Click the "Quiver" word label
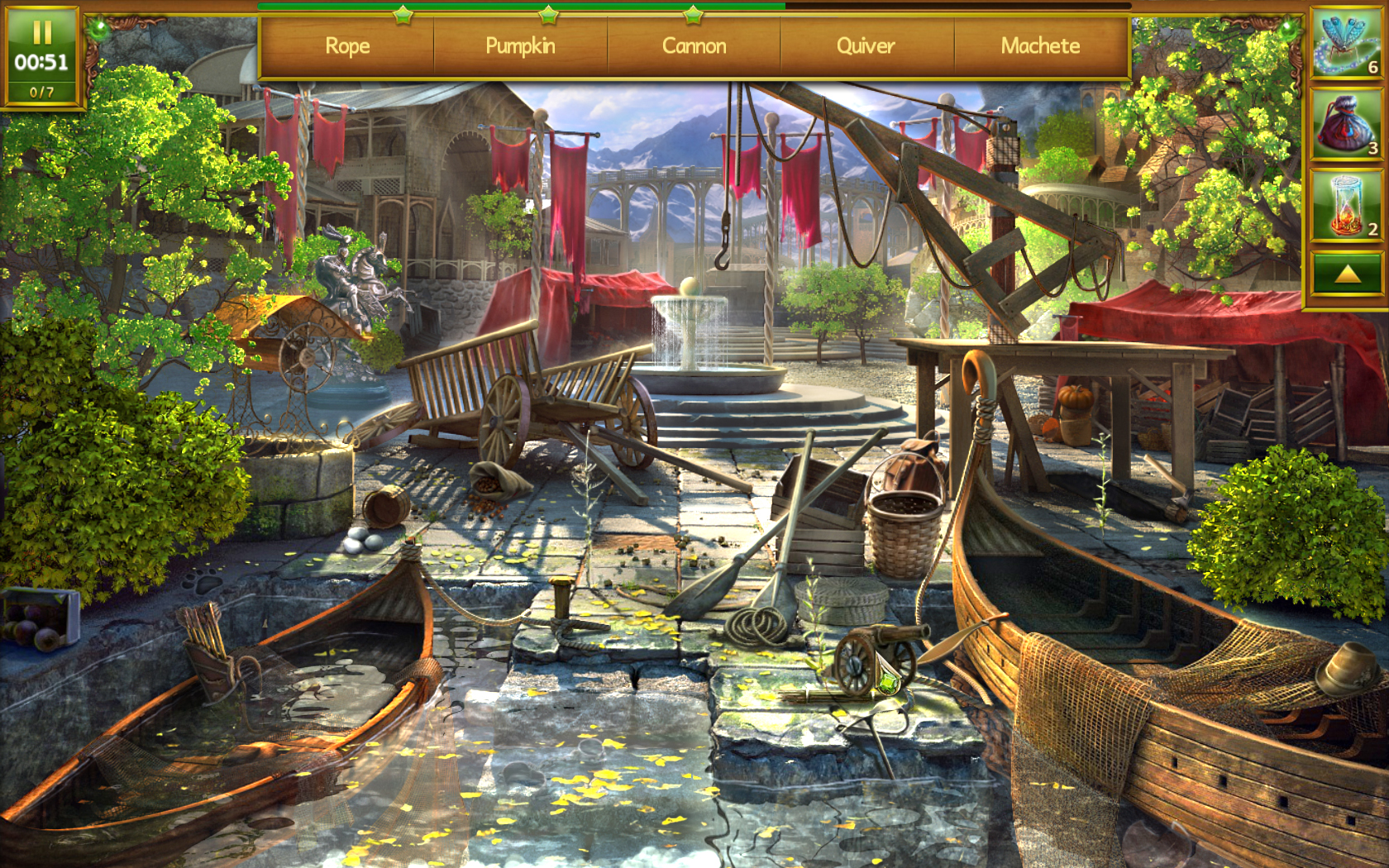1389x868 pixels. click(x=866, y=47)
